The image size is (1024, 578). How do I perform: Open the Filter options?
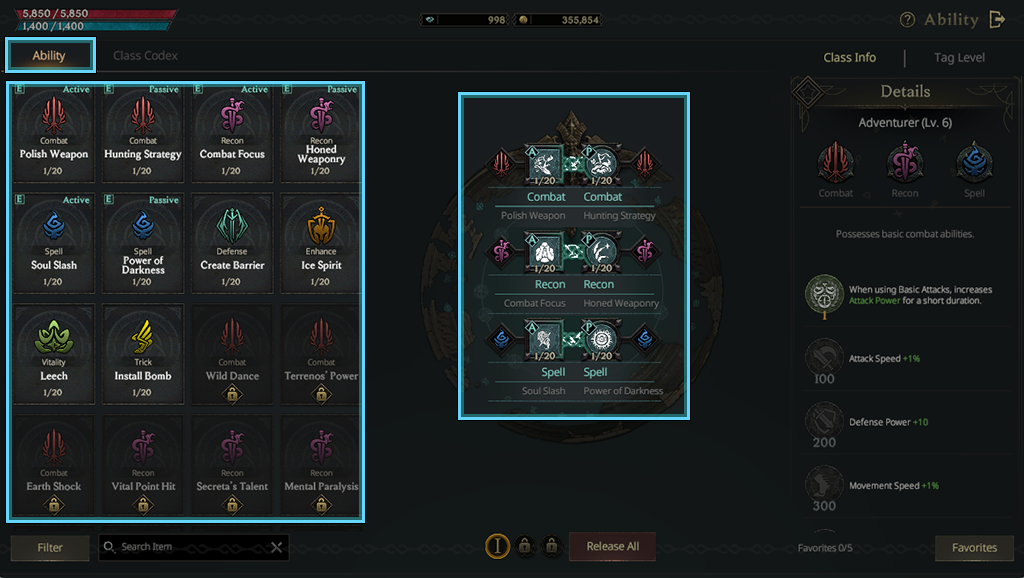click(50, 547)
